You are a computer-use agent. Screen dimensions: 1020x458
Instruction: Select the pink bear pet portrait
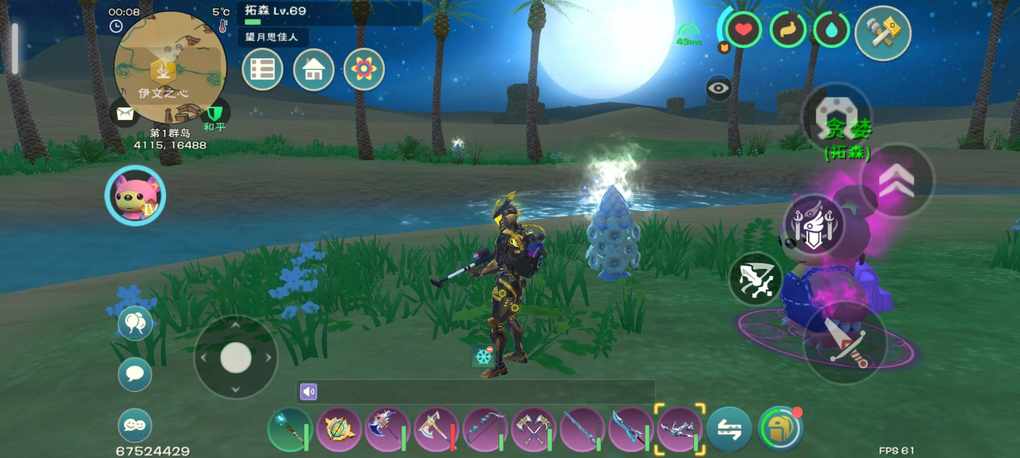[135, 194]
